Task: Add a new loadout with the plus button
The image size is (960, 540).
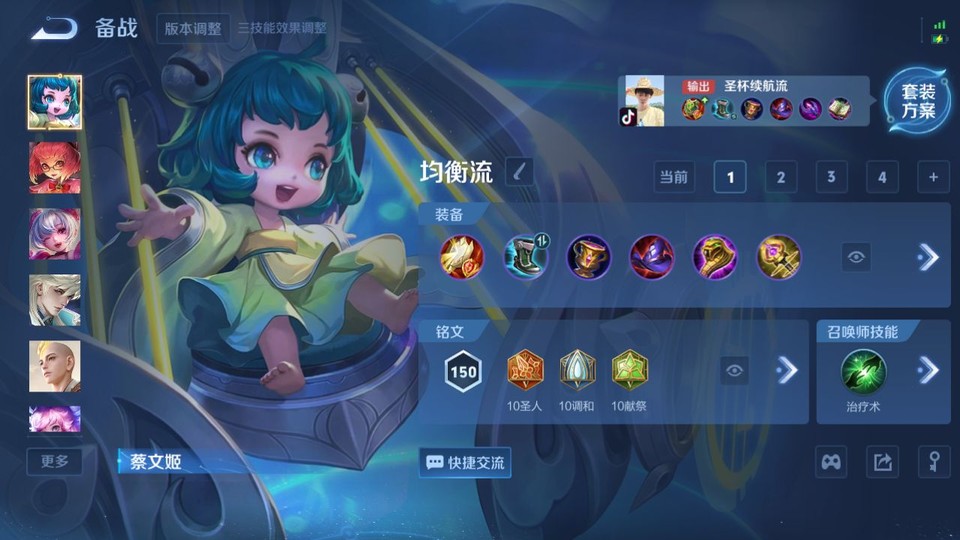Action: tap(933, 177)
